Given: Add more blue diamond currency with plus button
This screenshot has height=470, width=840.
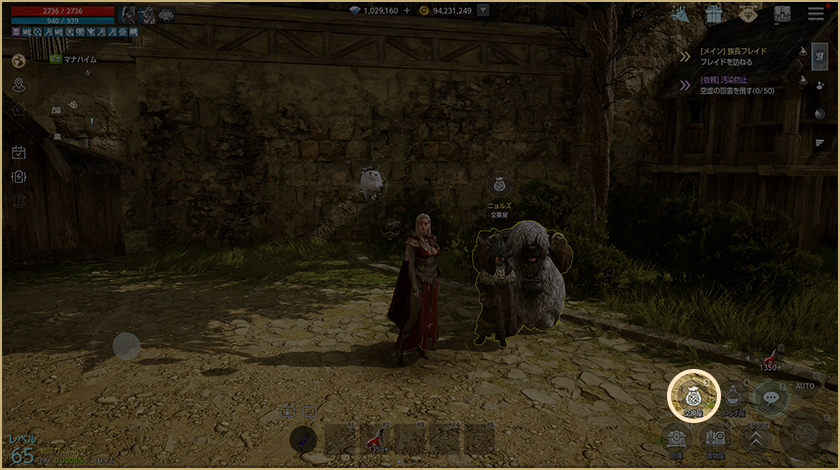Looking at the screenshot, I should click(406, 11).
